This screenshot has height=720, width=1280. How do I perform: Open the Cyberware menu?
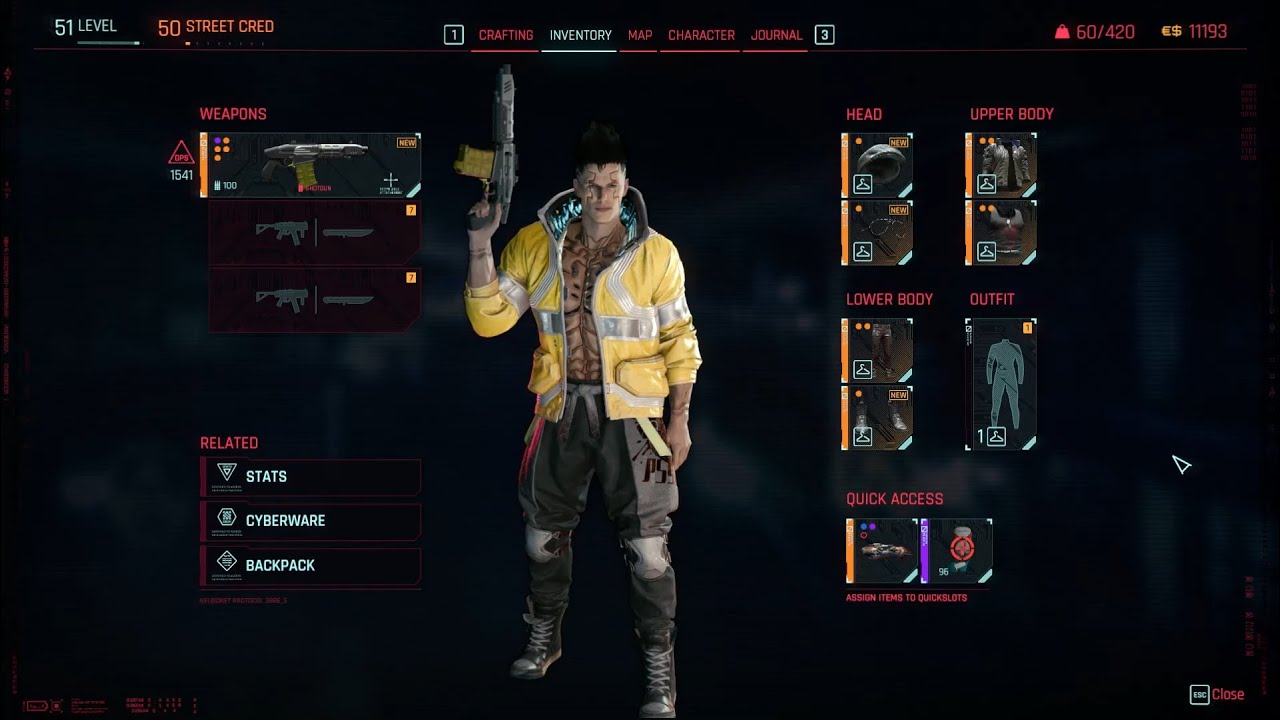(311, 521)
